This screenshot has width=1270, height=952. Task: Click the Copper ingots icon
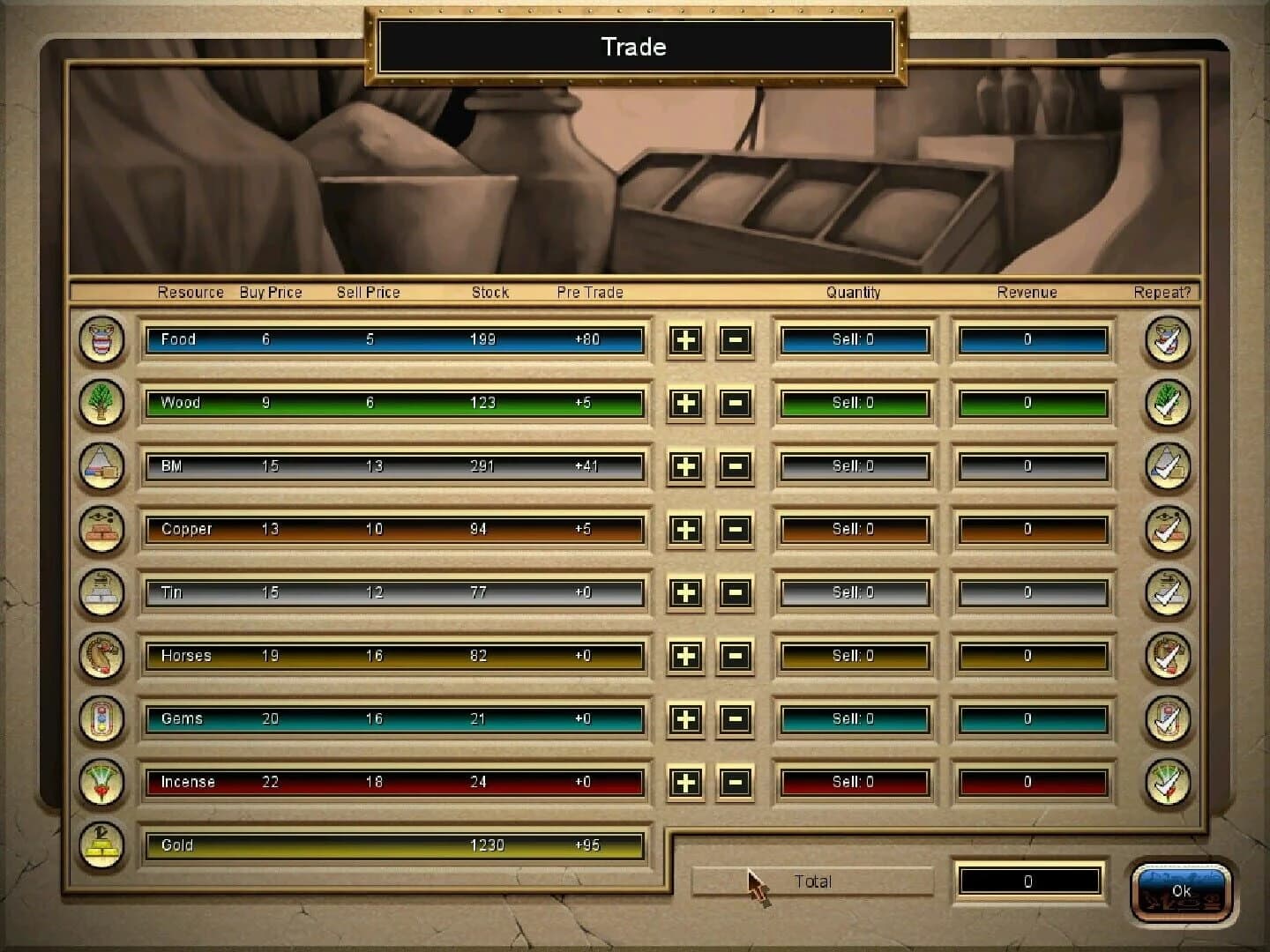[100, 530]
